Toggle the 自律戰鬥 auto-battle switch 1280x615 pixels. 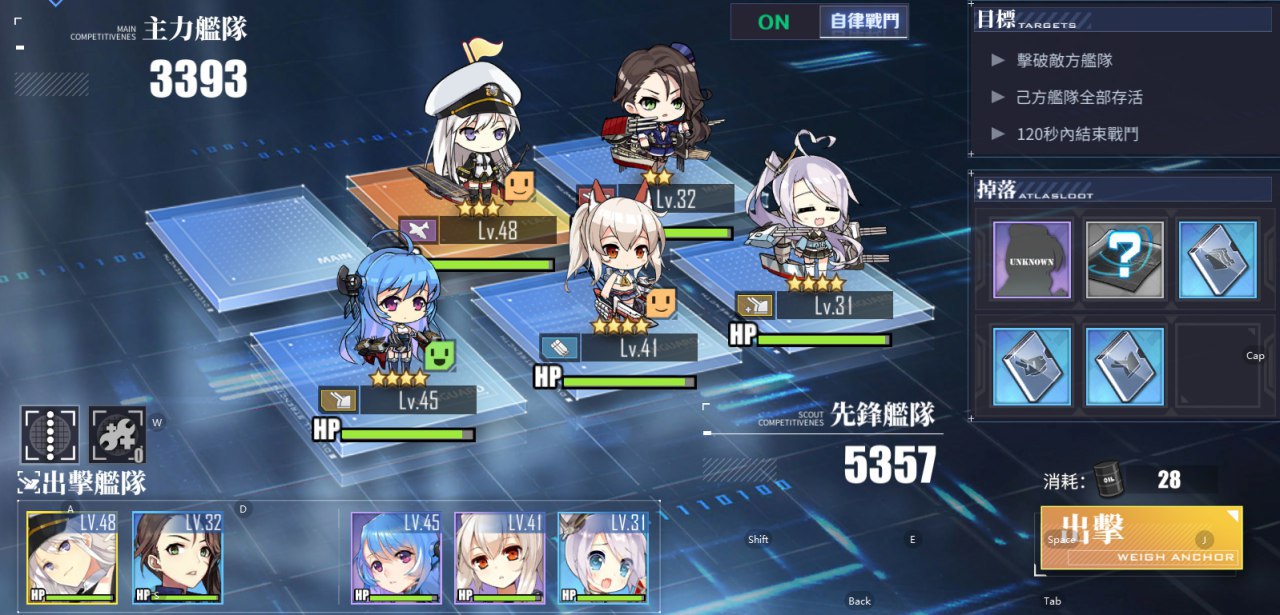[819, 21]
